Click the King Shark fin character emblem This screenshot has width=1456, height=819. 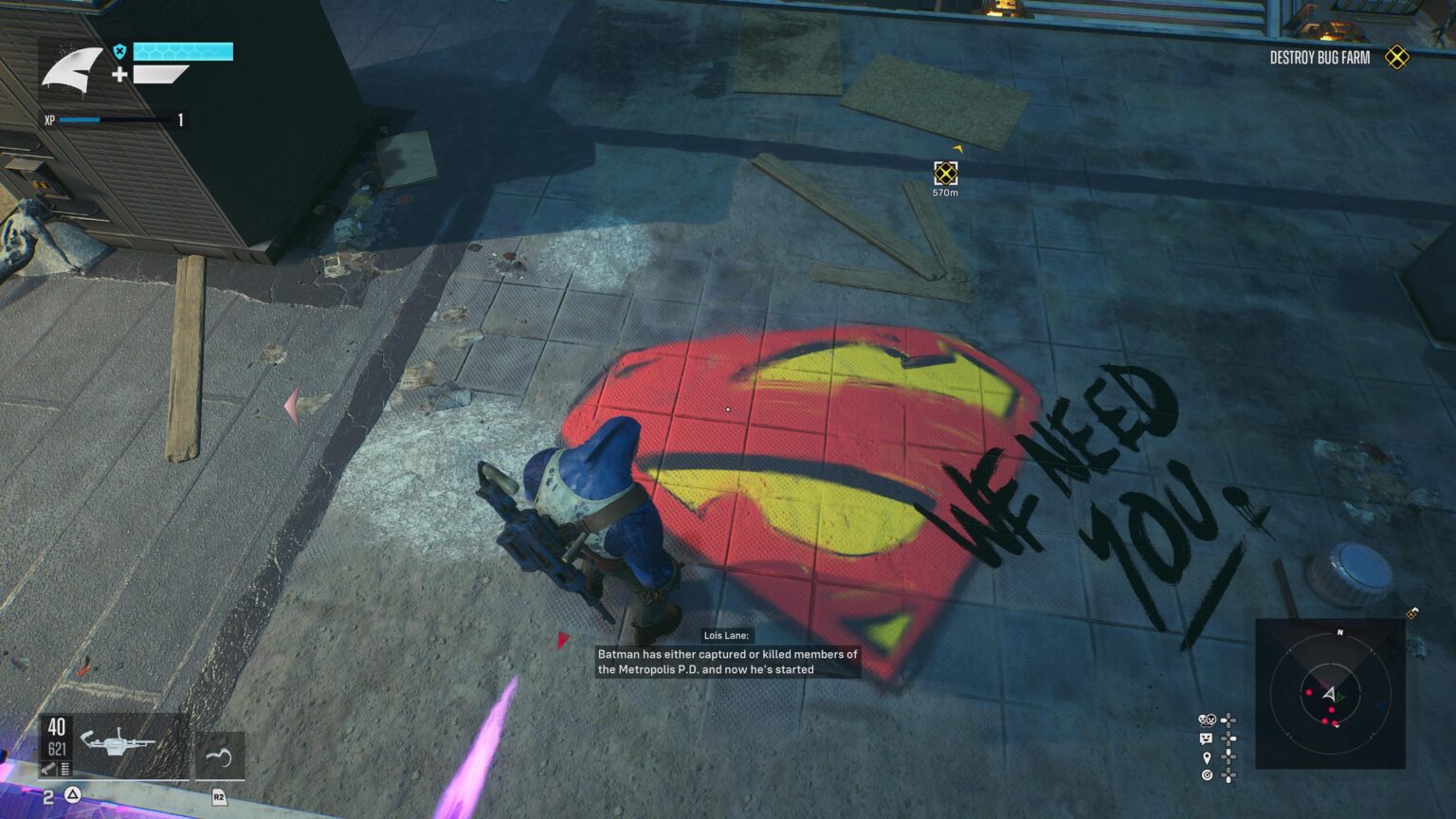pyautogui.click(x=72, y=69)
